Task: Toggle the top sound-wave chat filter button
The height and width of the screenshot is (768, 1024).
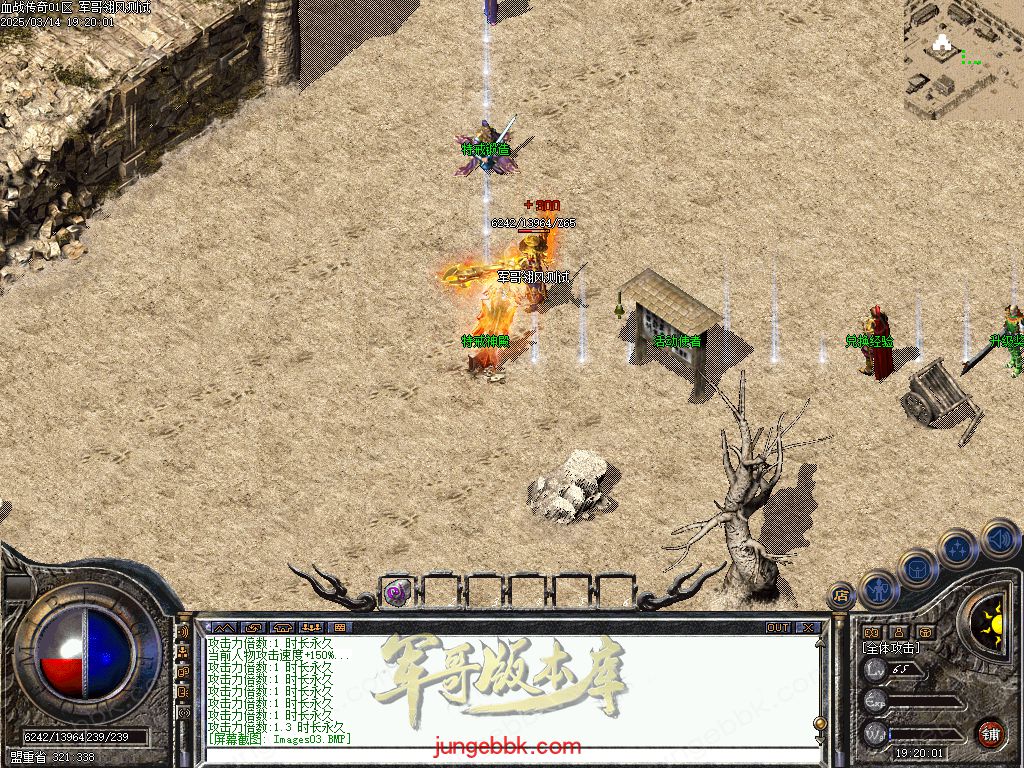Action: [183, 632]
